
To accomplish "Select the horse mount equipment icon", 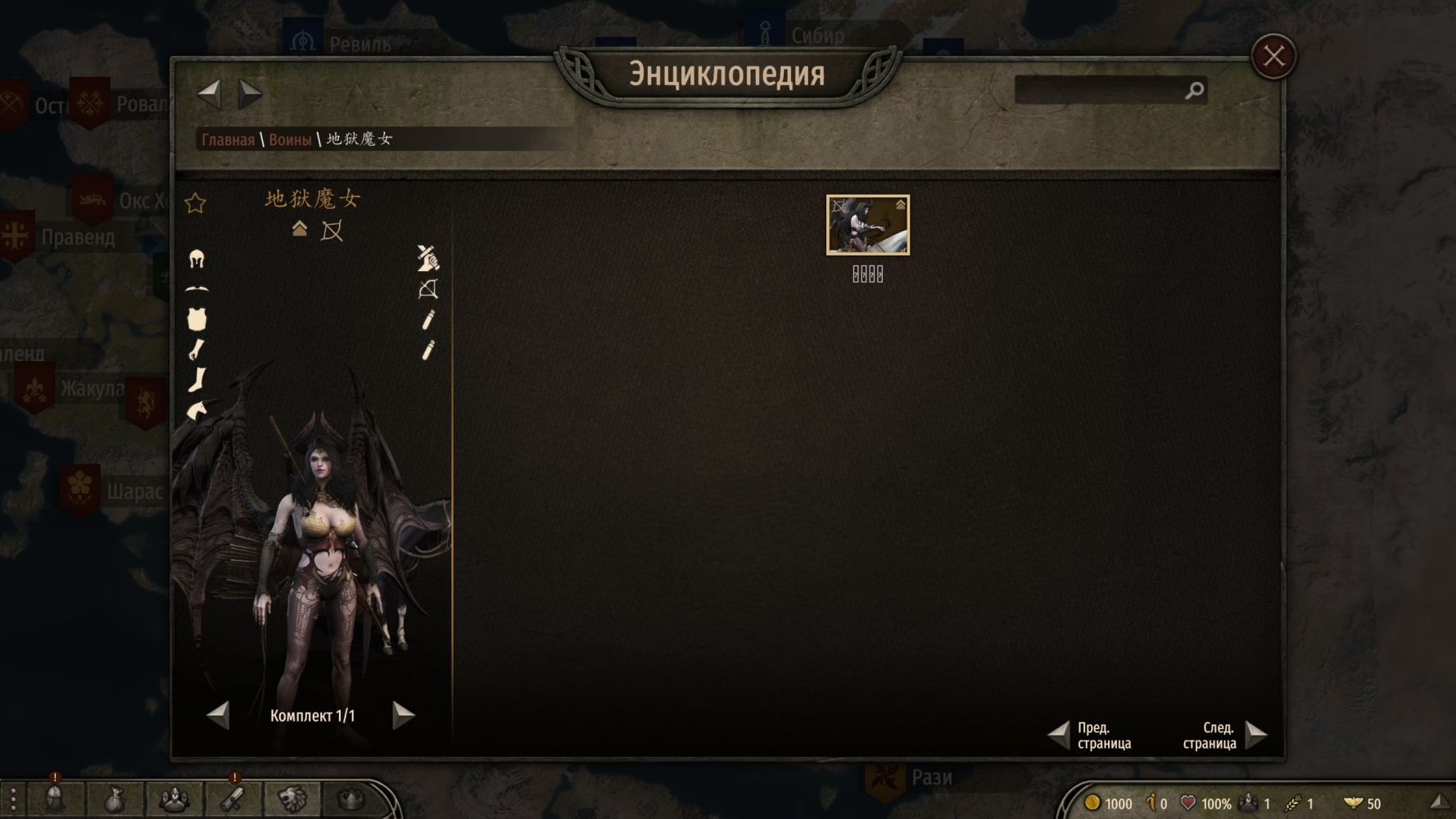I will click(197, 409).
